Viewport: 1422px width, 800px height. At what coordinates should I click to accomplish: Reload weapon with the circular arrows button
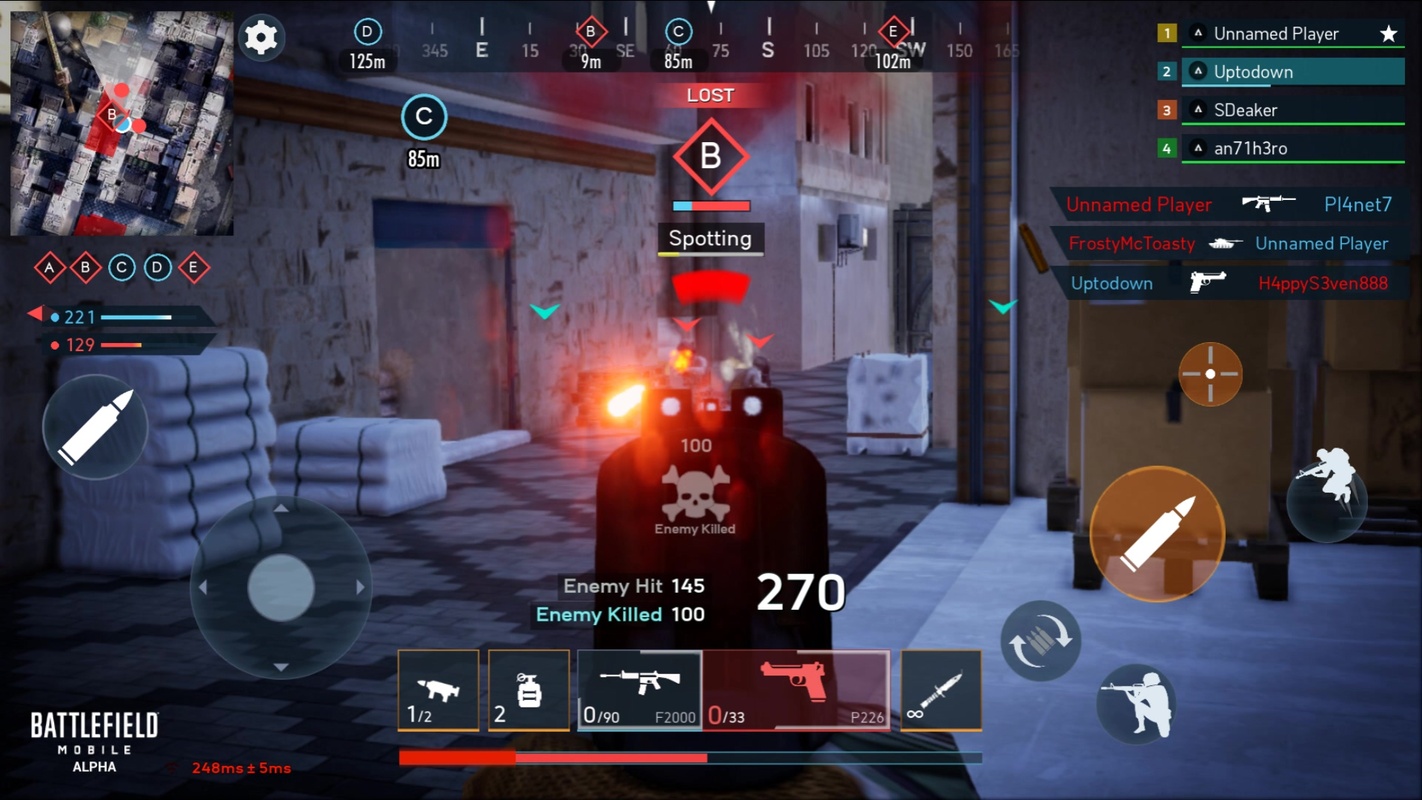pyautogui.click(x=1040, y=641)
